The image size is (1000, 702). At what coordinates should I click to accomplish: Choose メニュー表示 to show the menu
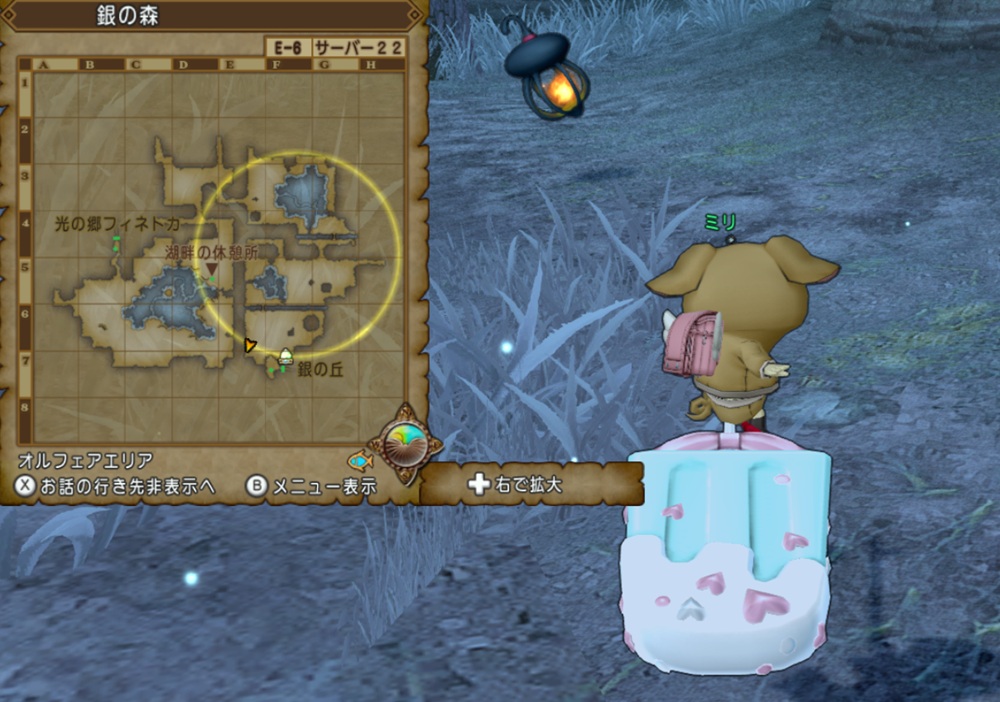pos(312,486)
